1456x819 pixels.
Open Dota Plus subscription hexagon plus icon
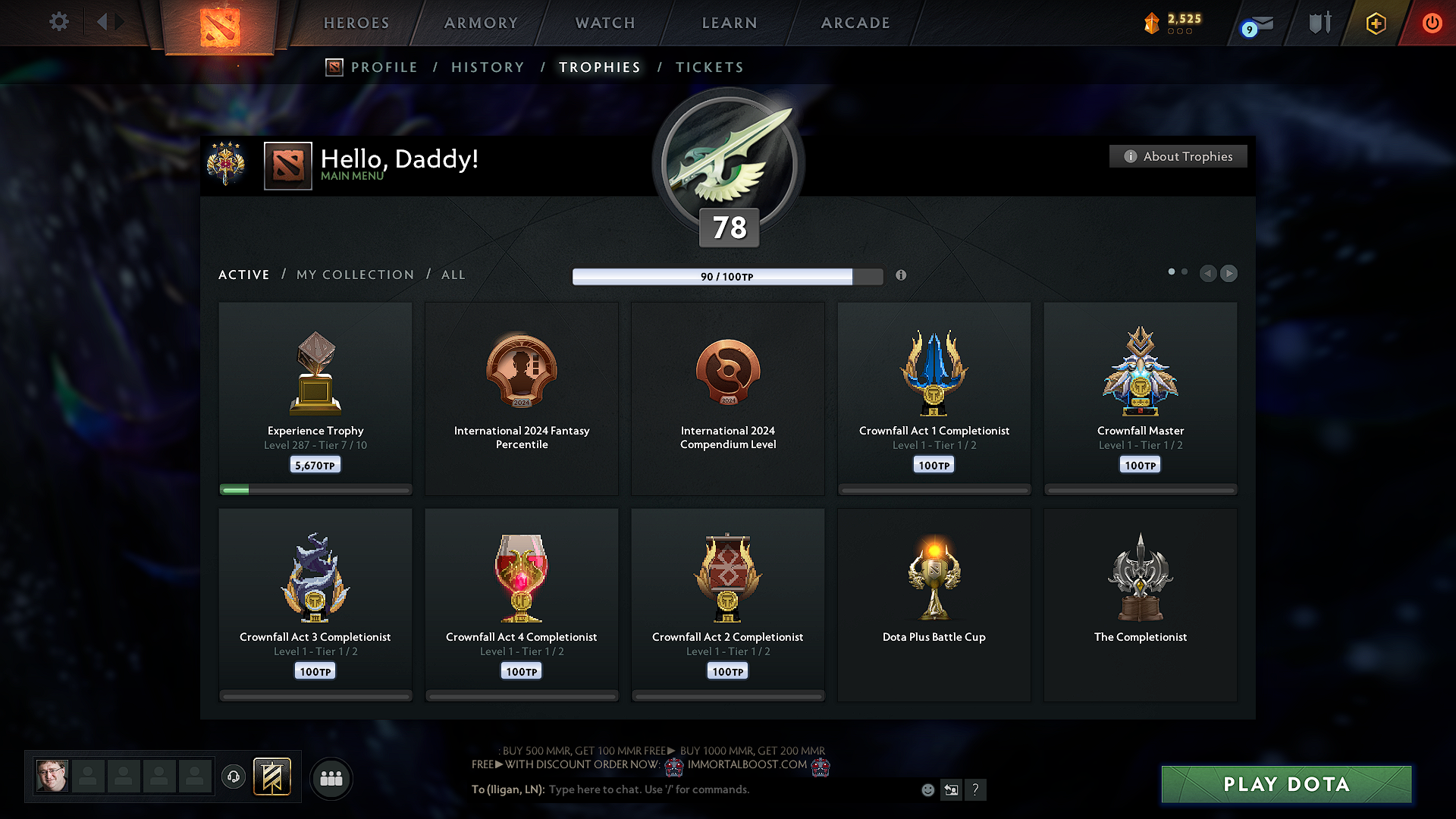pyautogui.click(x=1375, y=23)
